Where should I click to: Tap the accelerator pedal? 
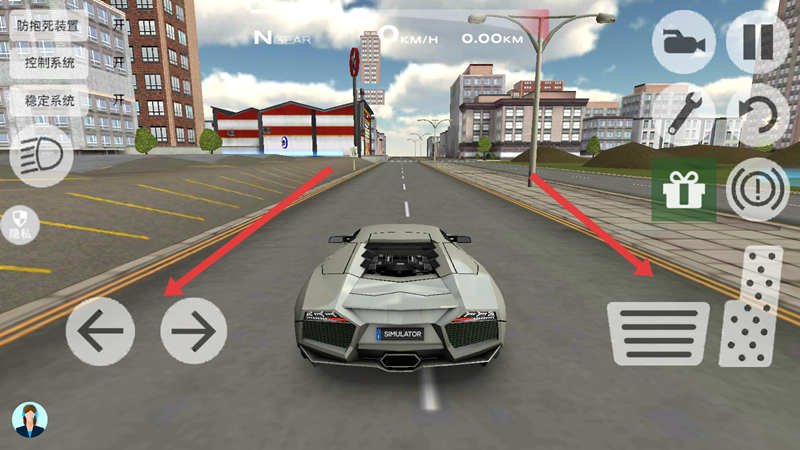pos(751,306)
